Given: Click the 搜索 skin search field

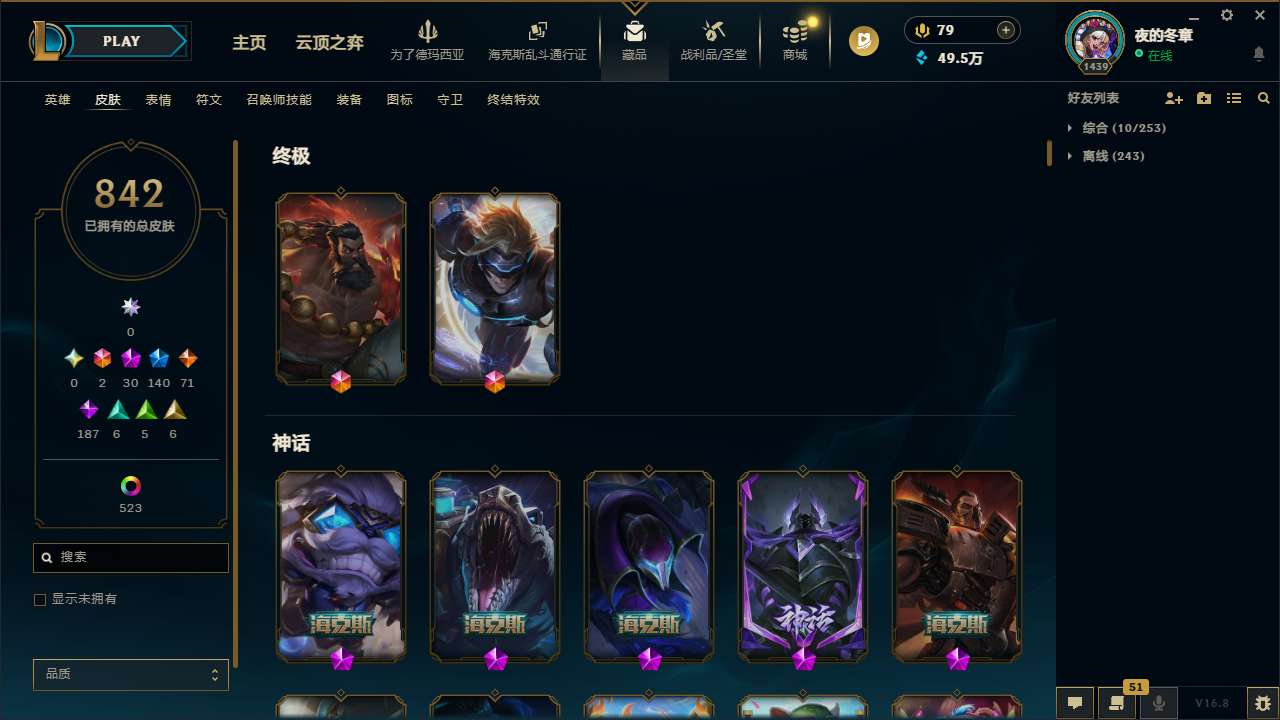Looking at the screenshot, I should (130, 557).
